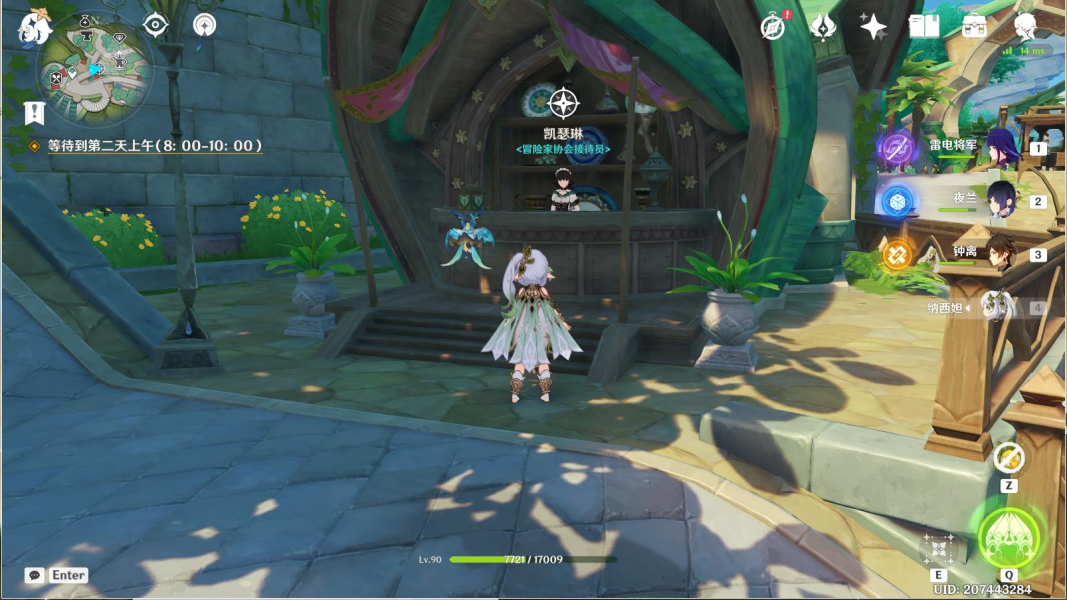Open the winged battle pass icon
1067x600 pixels.
coord(823,27)
